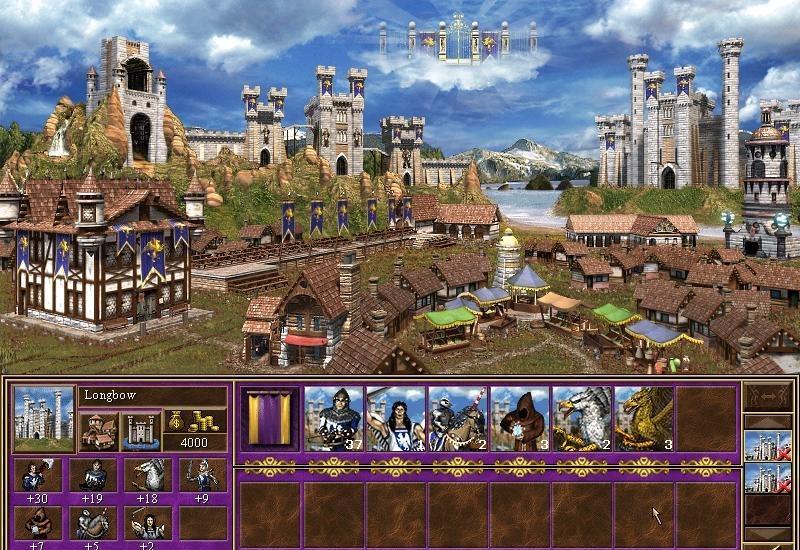This screenshot has height=550, width=800.
Task: Select the angel growth icon showing +2
Action: tap(148, 521)
